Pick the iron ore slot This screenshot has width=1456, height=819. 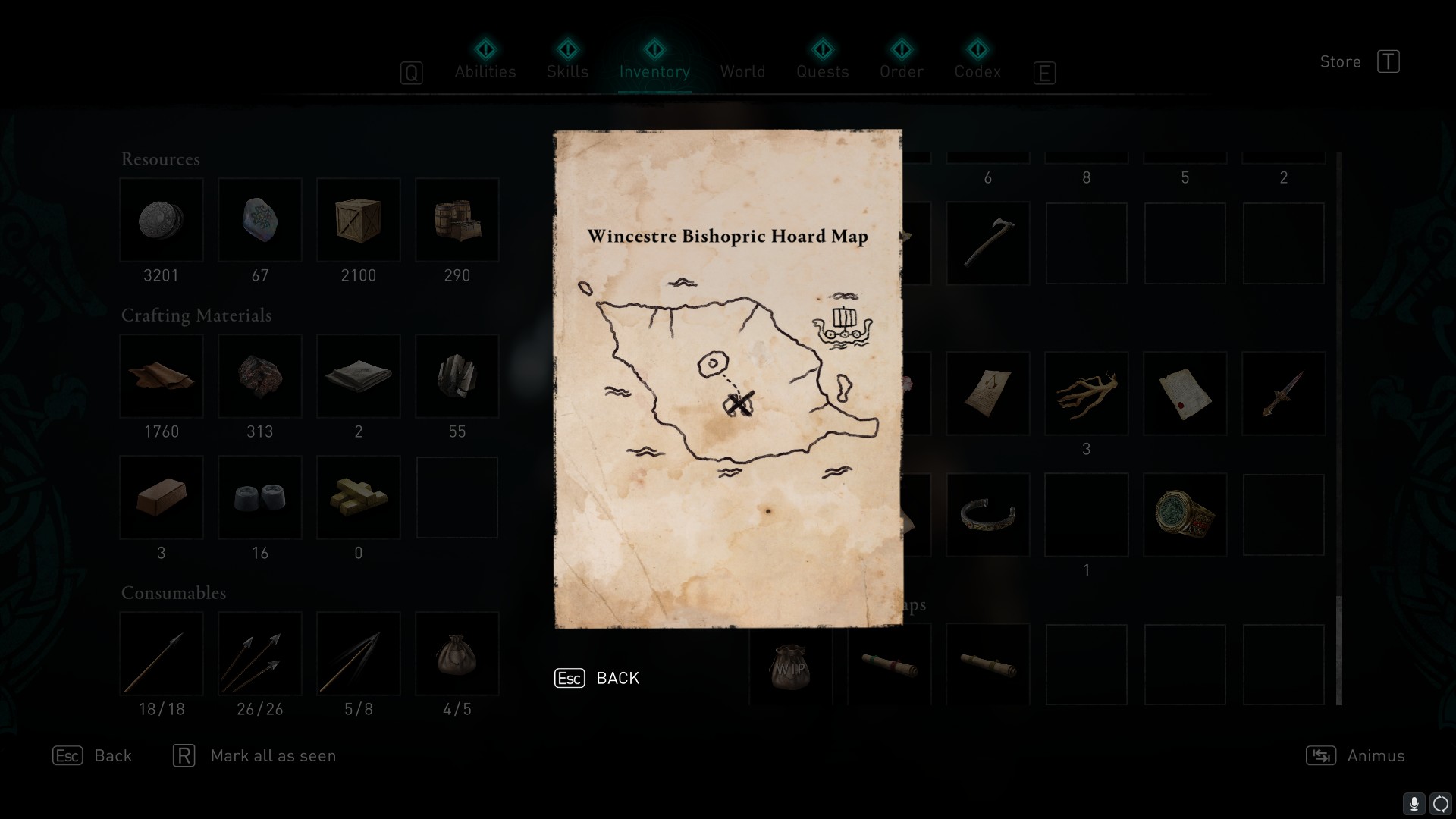click(x=260, y=376)
